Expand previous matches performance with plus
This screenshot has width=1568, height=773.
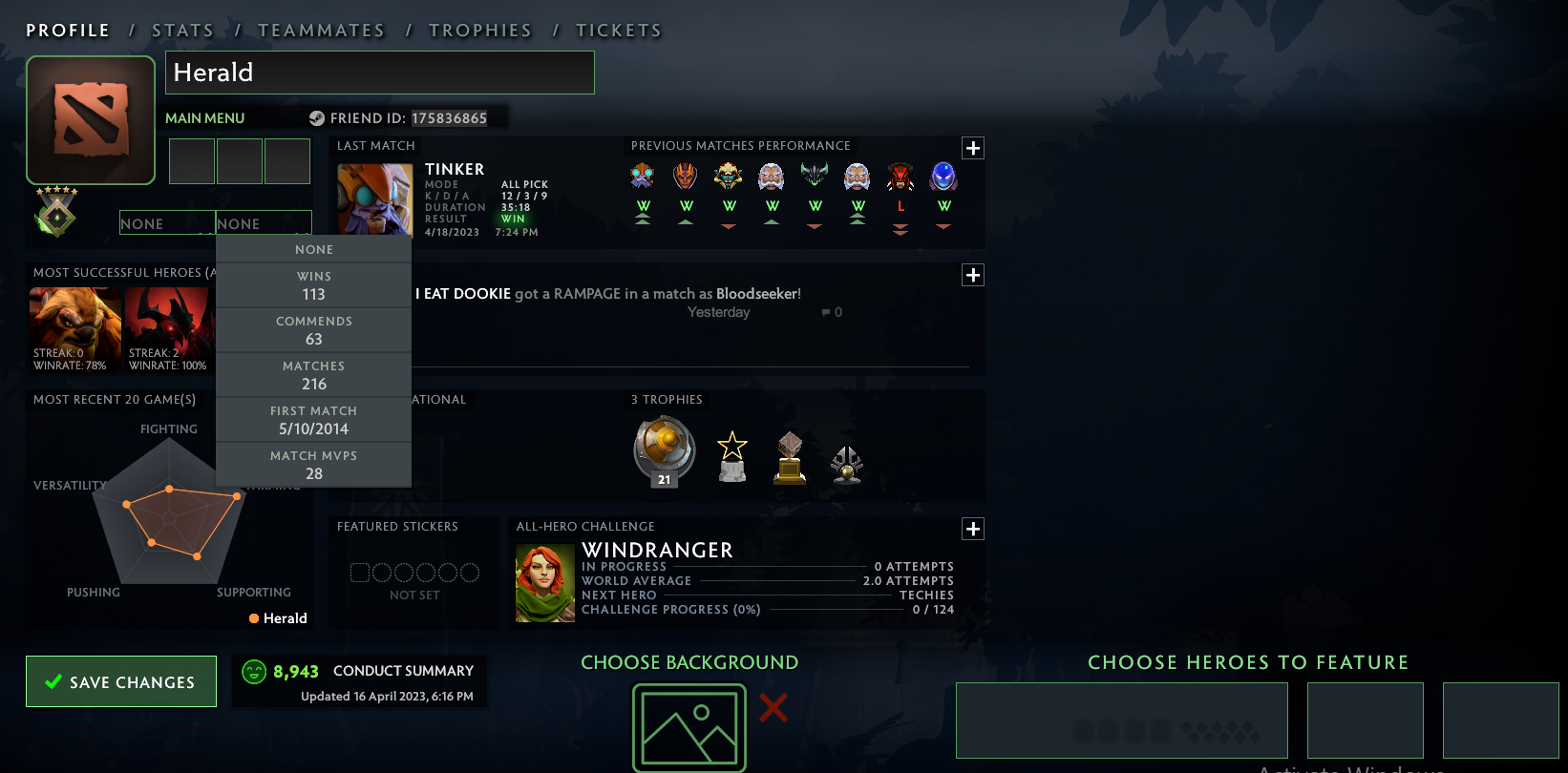[973, 148]
